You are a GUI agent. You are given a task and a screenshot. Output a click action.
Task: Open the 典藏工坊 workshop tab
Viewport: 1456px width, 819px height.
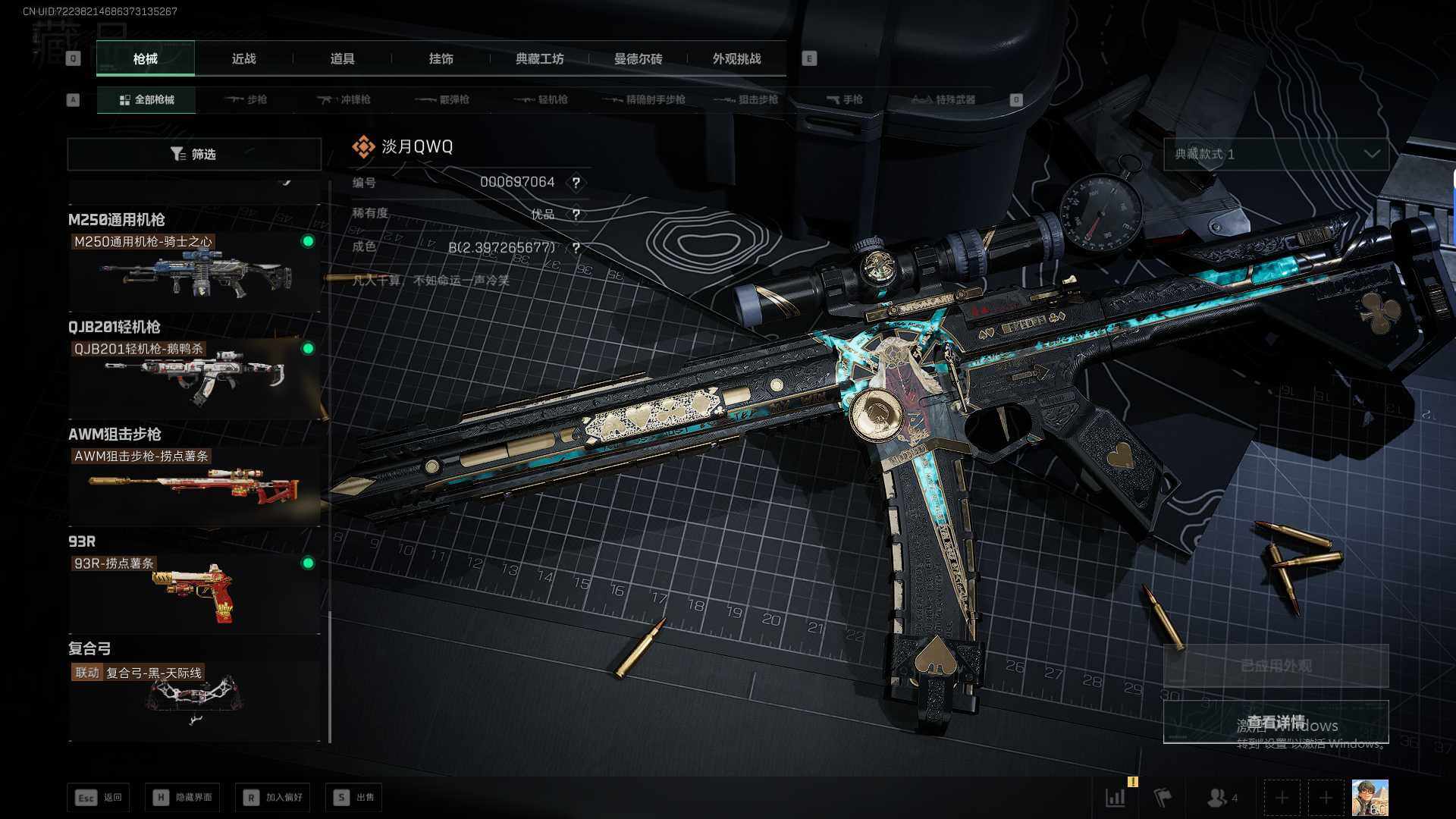coord(539,58)
